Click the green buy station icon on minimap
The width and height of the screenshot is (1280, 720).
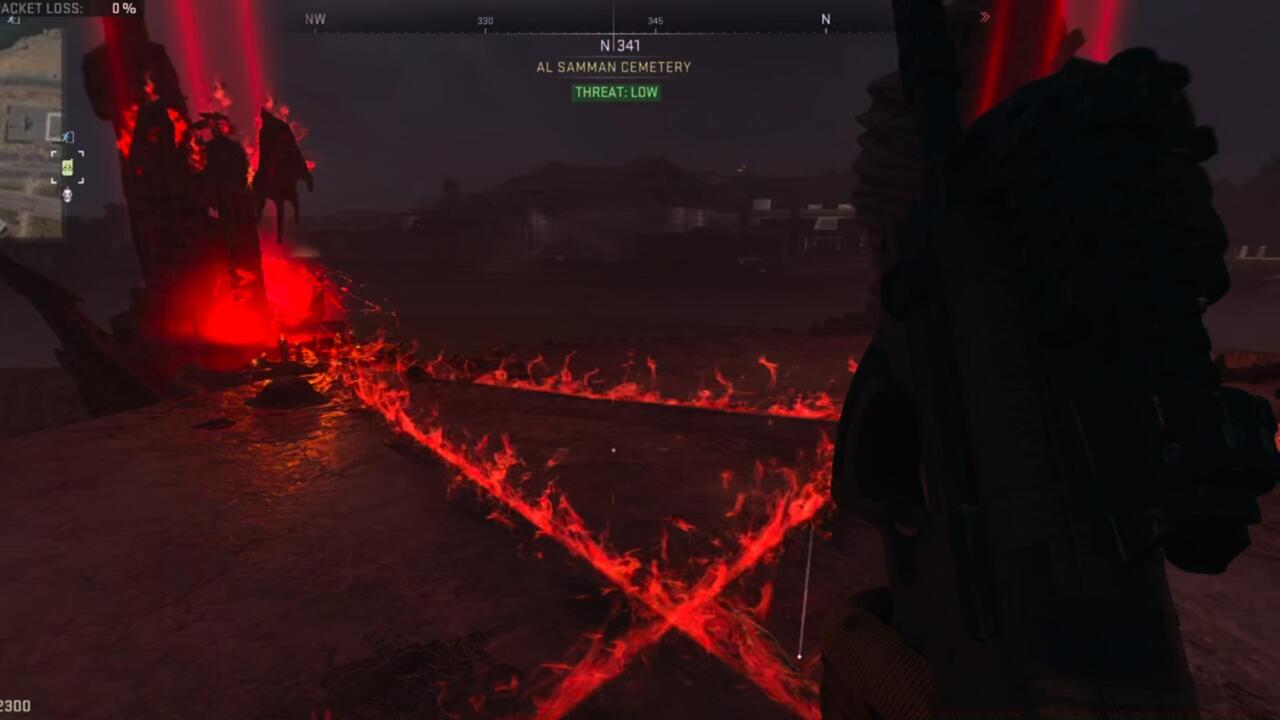point(68,168)
